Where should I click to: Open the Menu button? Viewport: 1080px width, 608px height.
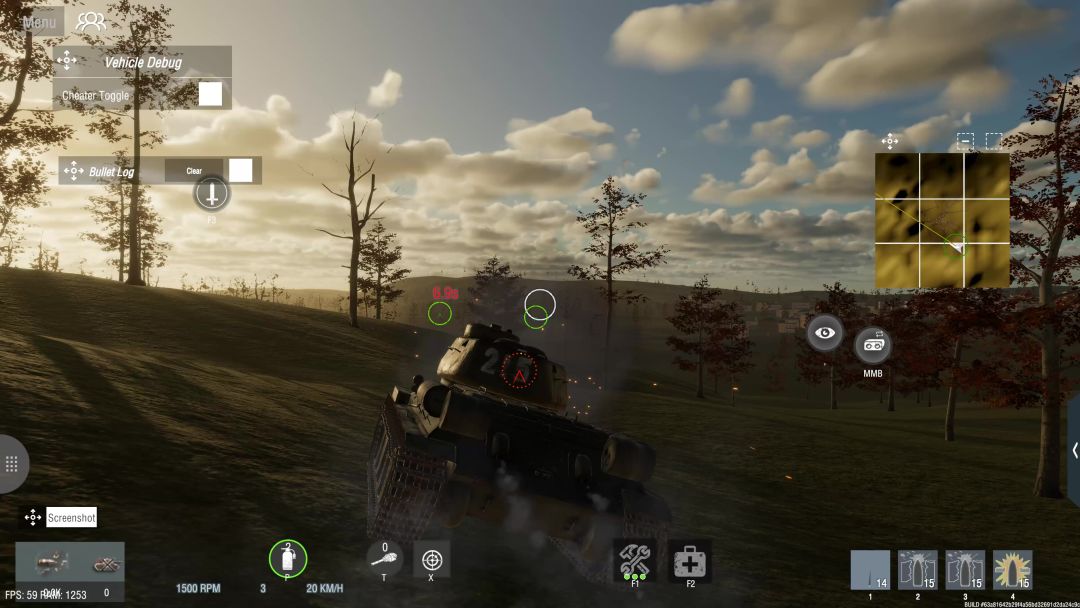[39, 21]
